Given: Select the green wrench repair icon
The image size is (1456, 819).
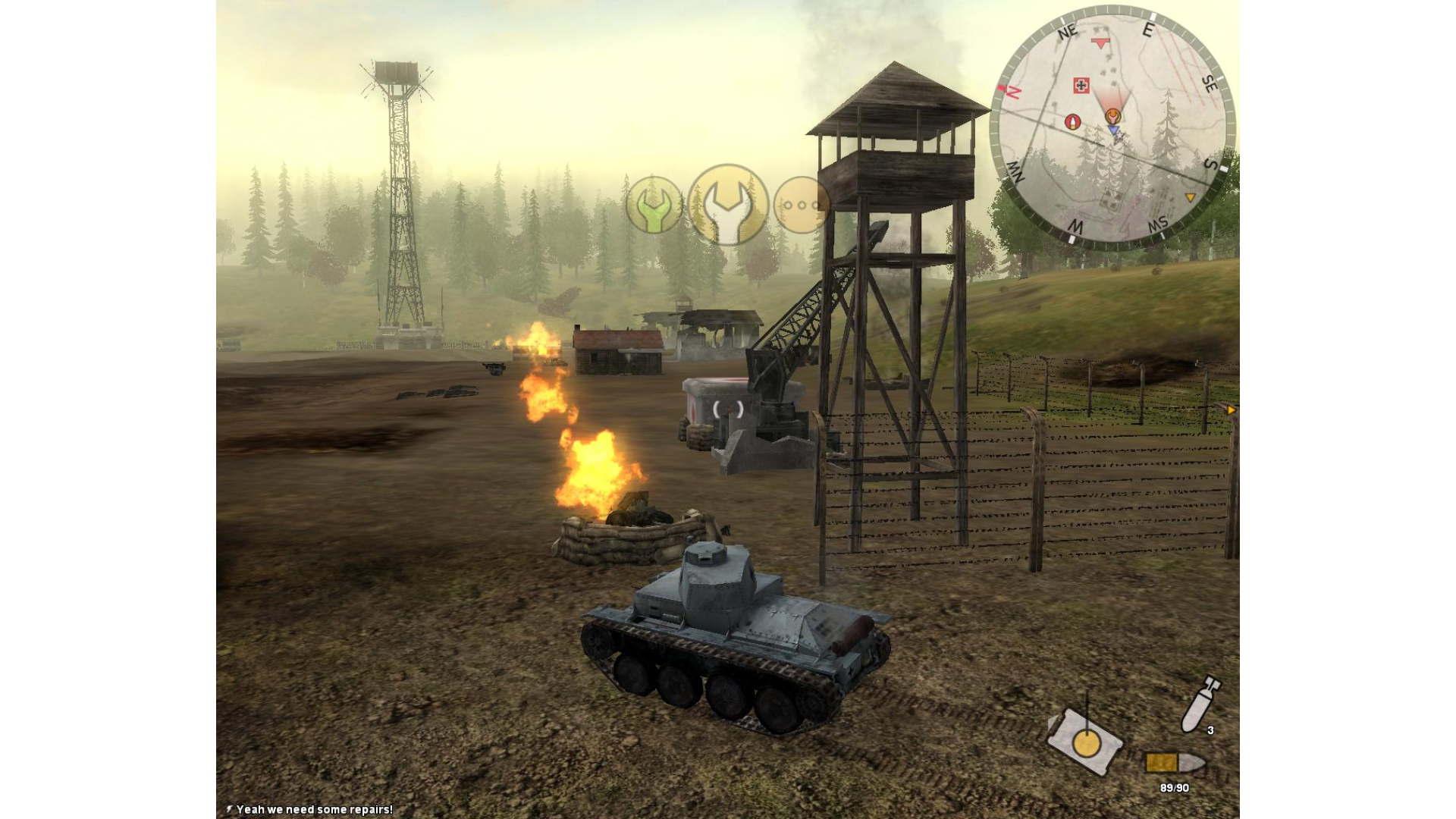Looking at the screenshot, I should coord(653,206).
